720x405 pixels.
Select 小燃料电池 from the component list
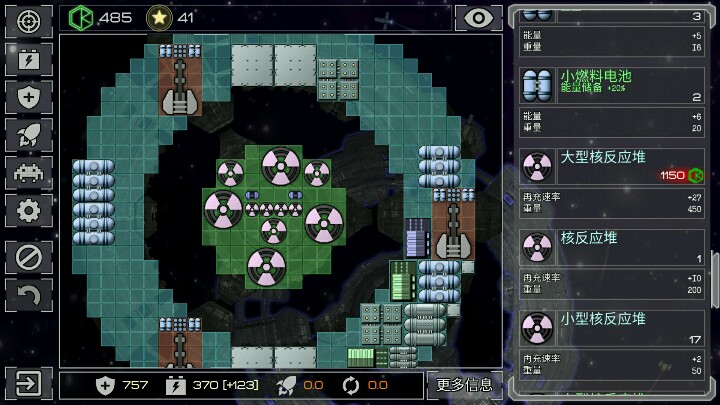coord(613,86)
